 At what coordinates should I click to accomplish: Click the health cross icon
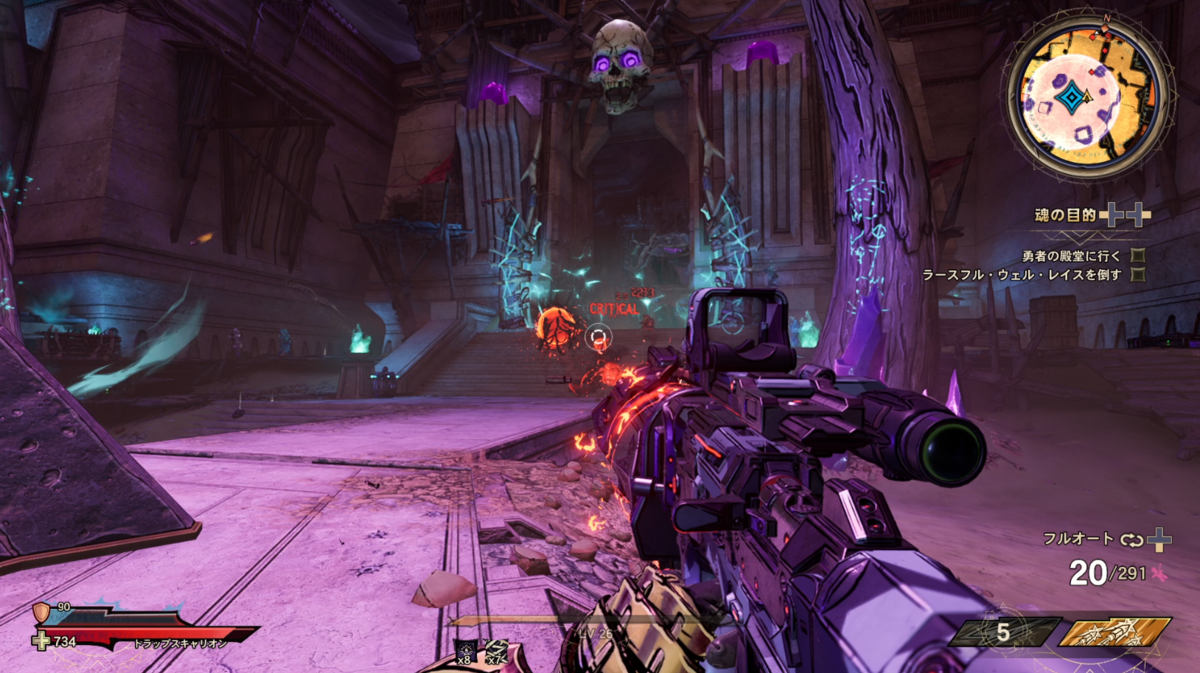pos(40,641)
